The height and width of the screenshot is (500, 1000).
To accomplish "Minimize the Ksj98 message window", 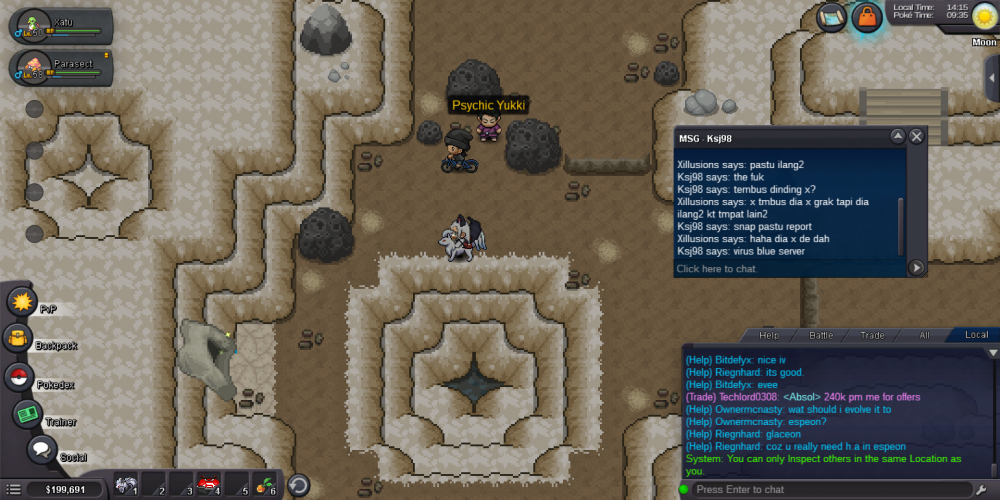I will point(897,136).
